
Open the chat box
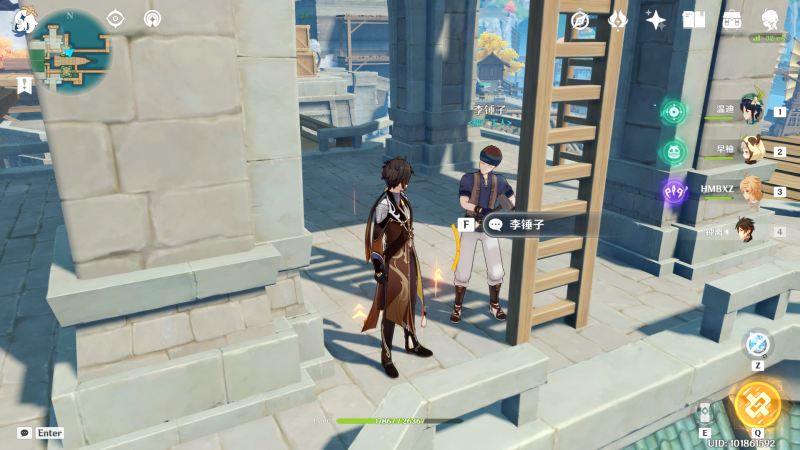click(25, 433)
